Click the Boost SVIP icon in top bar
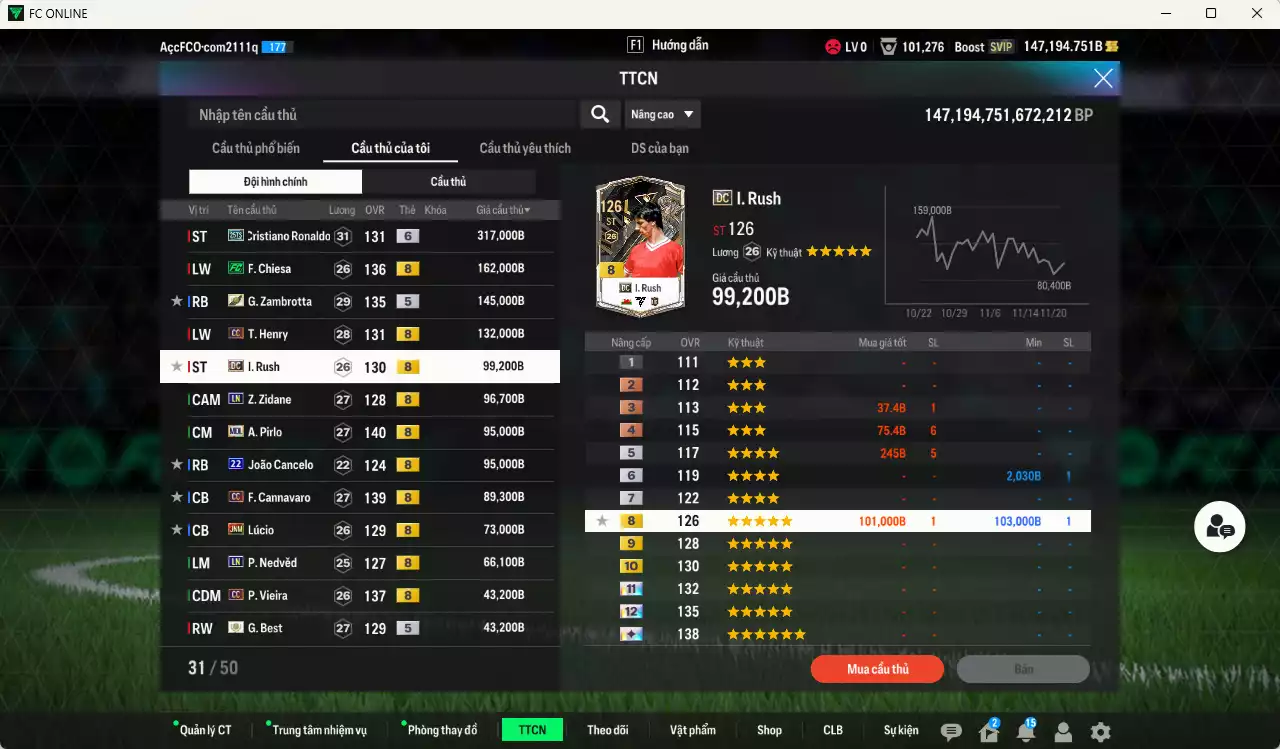The image size is (1280, 749). [x=995, y=45]
